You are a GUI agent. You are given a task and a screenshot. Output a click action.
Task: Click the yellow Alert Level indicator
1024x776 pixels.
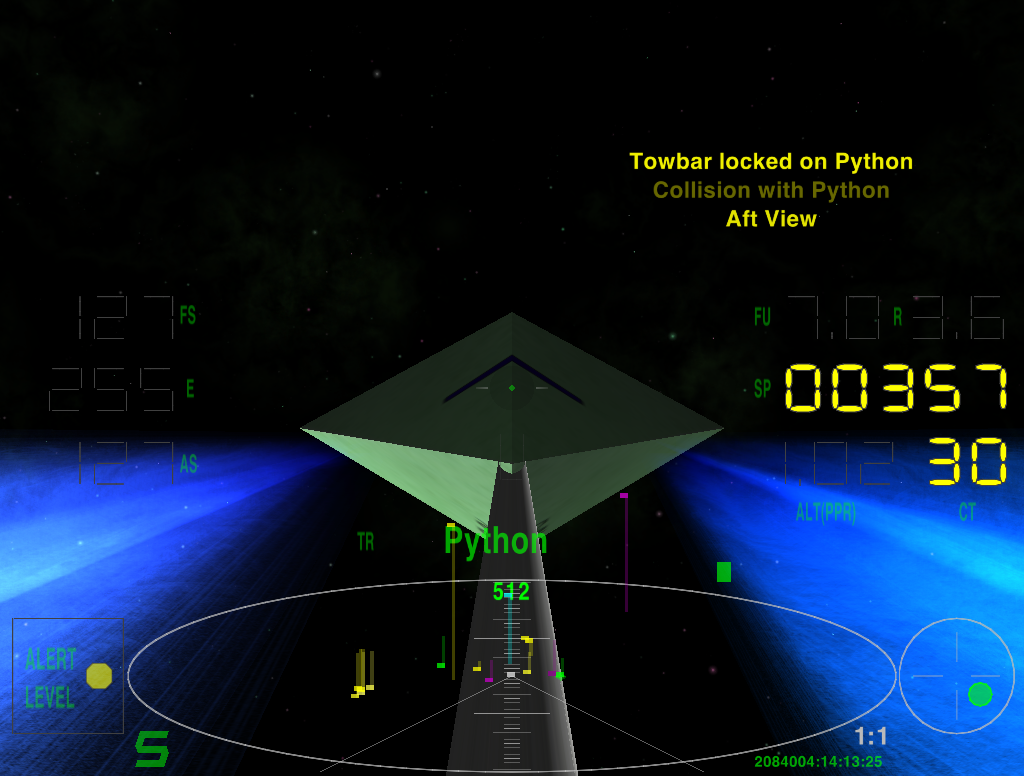click(x=99, y=676)
